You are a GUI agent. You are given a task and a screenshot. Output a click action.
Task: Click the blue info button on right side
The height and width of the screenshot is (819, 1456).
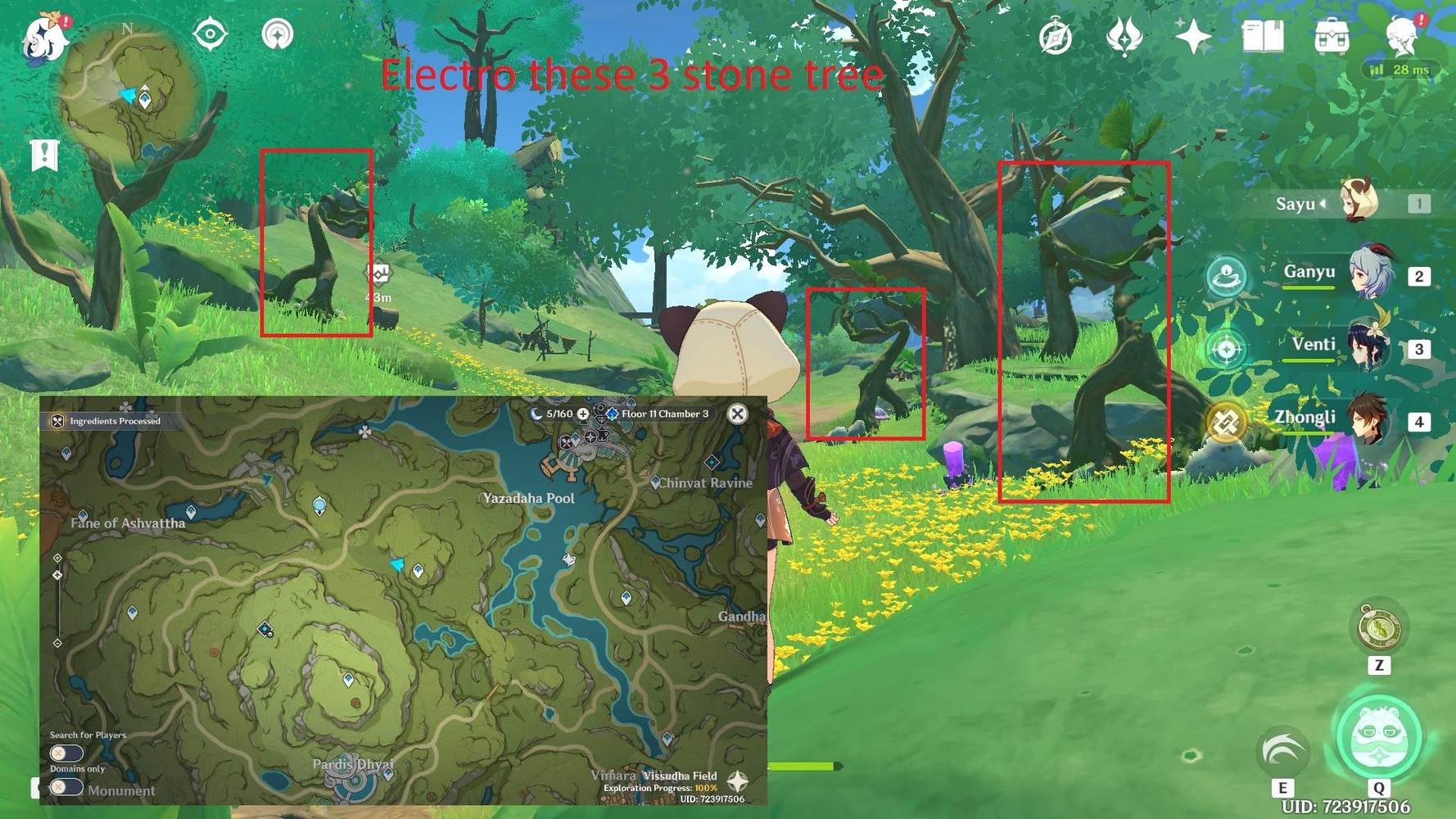[x=1226, y=277]
